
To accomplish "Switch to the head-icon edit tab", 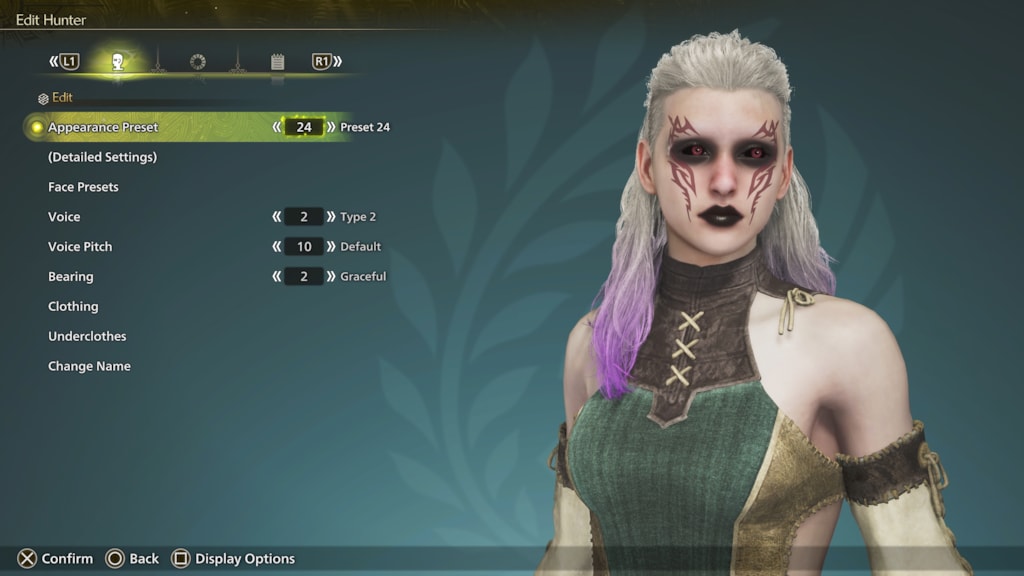I will tap(118, 62).
